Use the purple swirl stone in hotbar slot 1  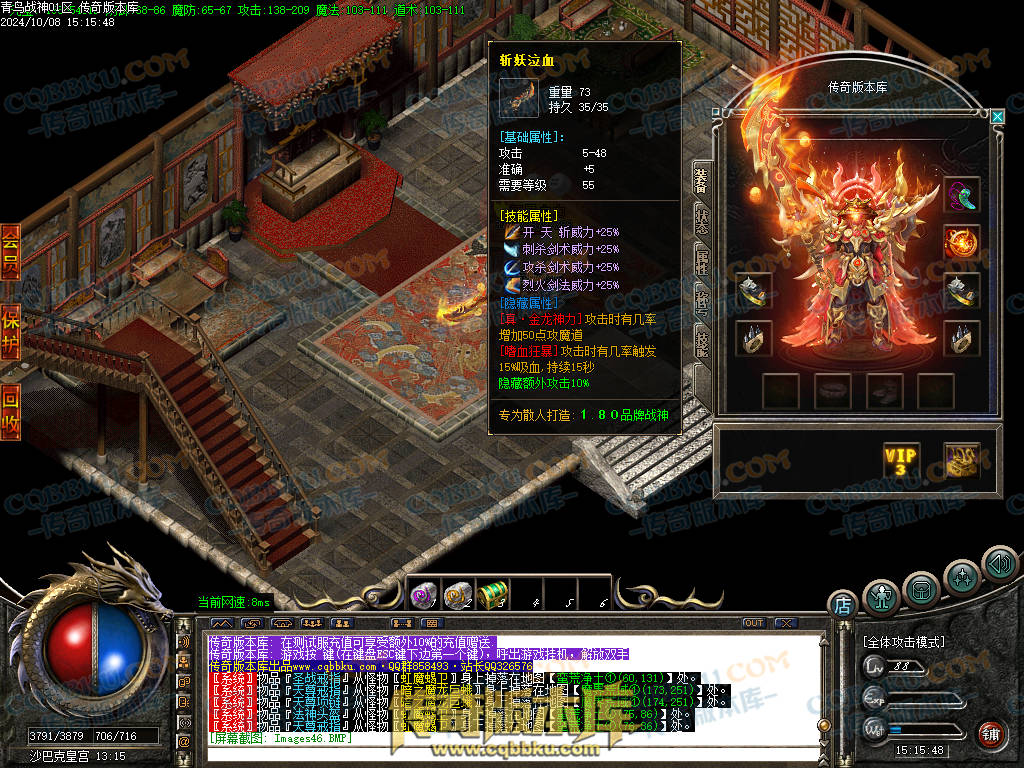tap(424, 596)
